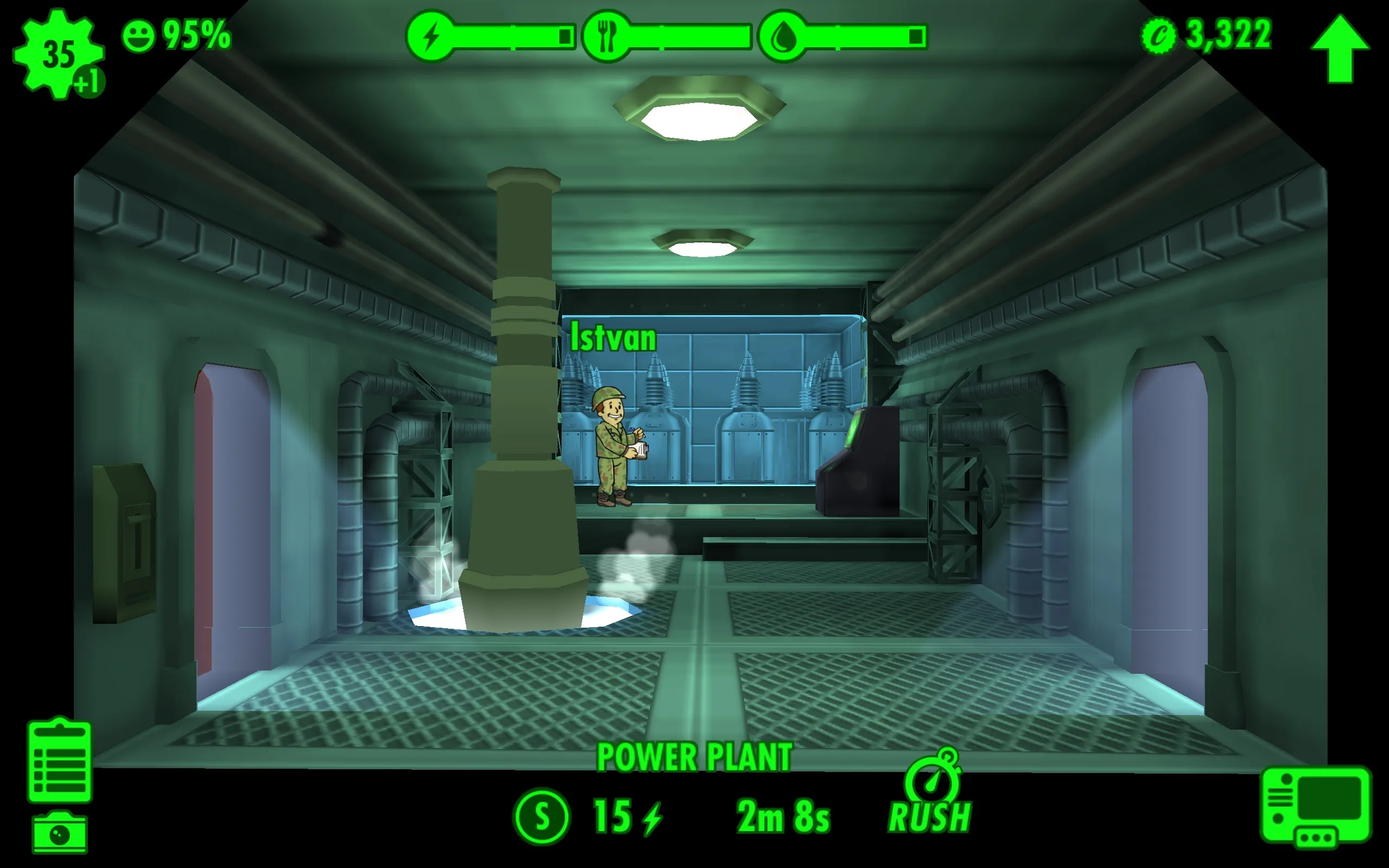Open the objectives clipboard
Viewport: 1389px width, 868px height.
click(60, 760)
